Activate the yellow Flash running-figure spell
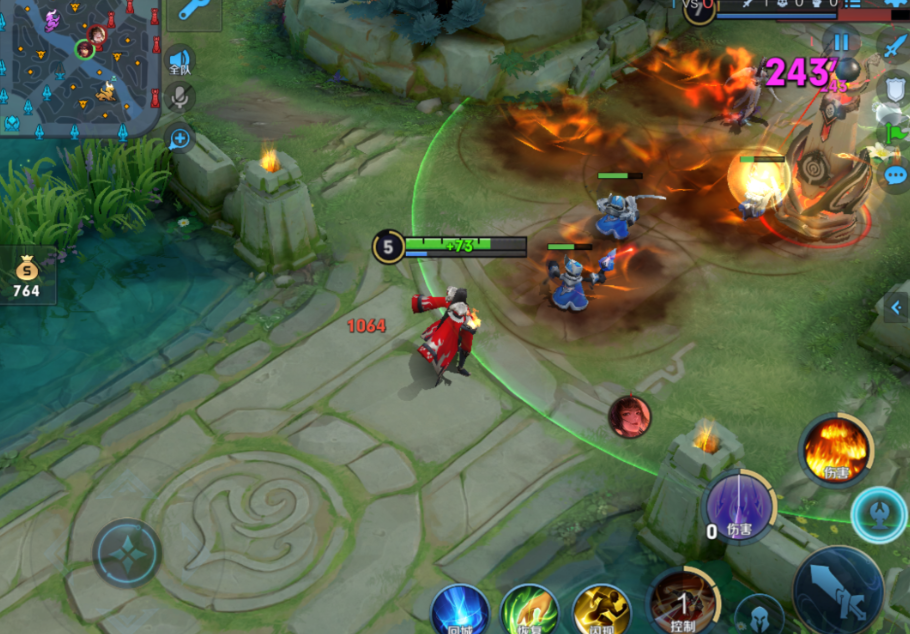The height and width of the screenshot is (634, 910). click(601, 610)
